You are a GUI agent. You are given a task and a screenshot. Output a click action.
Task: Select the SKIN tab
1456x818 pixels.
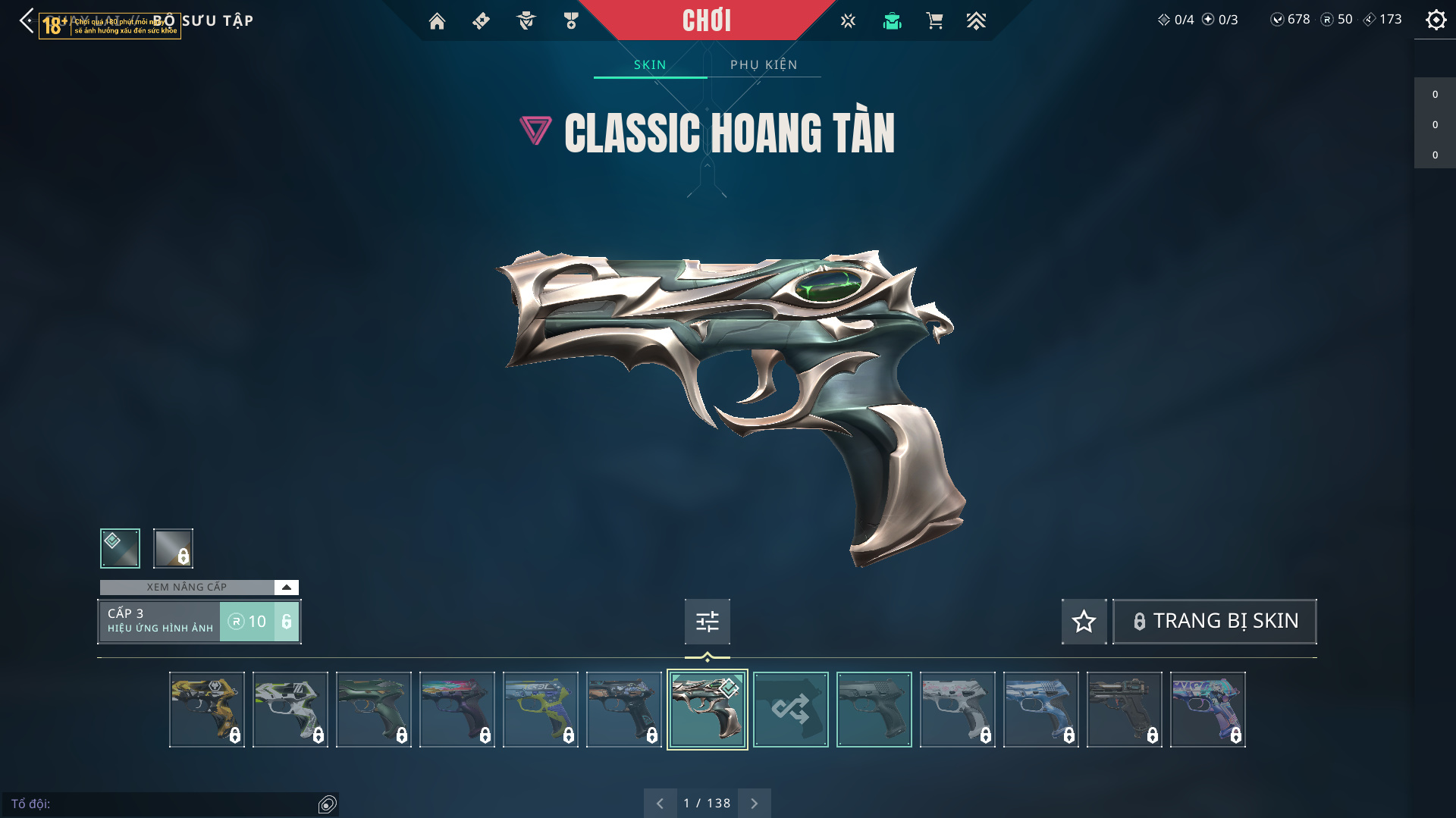pos(650,65)
